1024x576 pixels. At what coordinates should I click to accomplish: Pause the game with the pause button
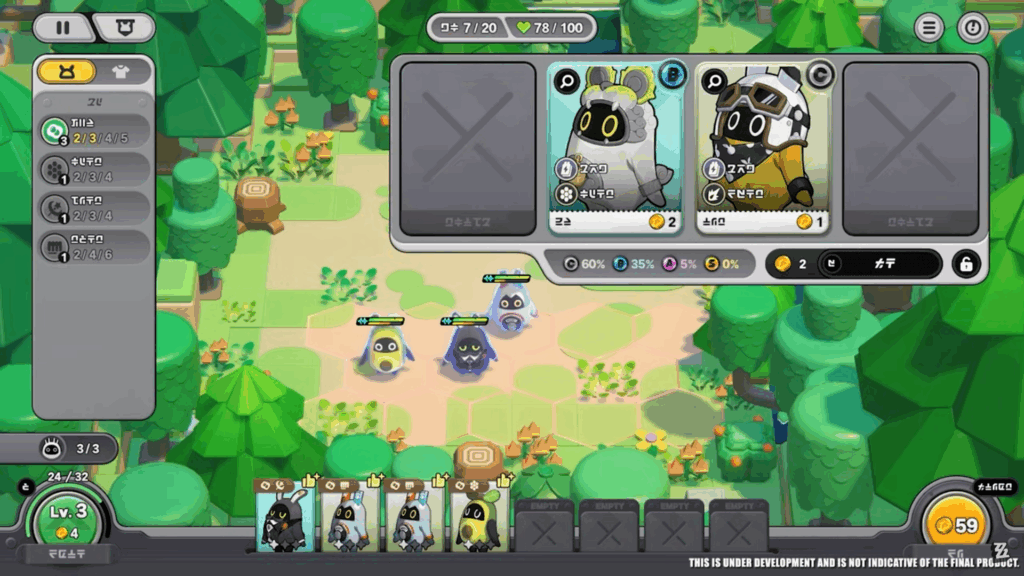pyautogui.click(x=62, y=27)
